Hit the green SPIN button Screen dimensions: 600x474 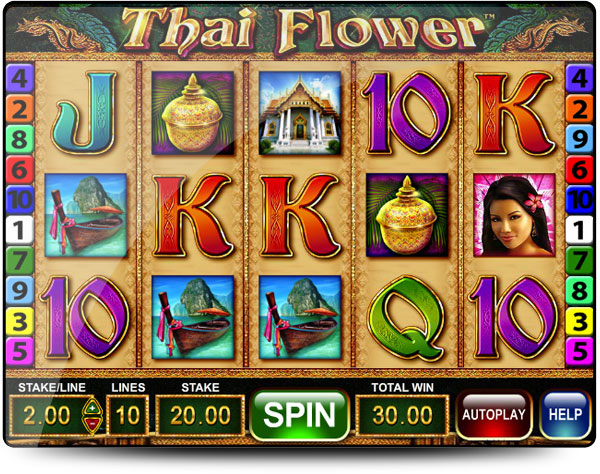(299, 414)
